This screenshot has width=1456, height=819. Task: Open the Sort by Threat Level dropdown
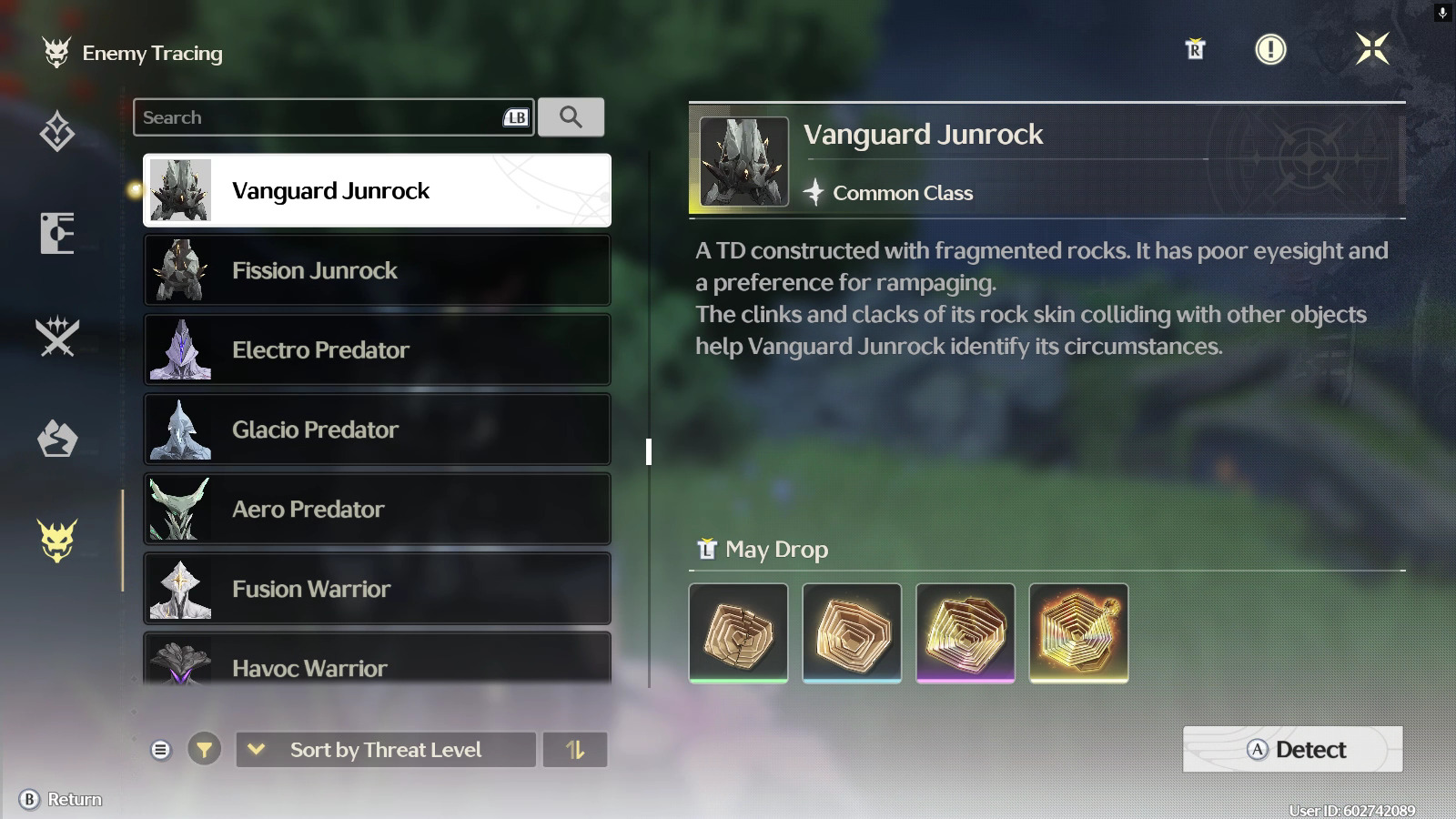pyautogui.click(x=385, y=750)
